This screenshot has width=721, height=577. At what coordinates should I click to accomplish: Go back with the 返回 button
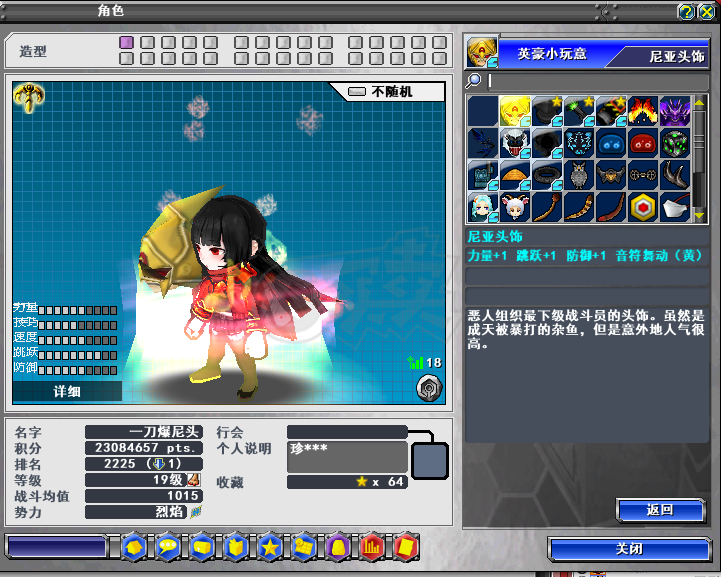(659, 510)
